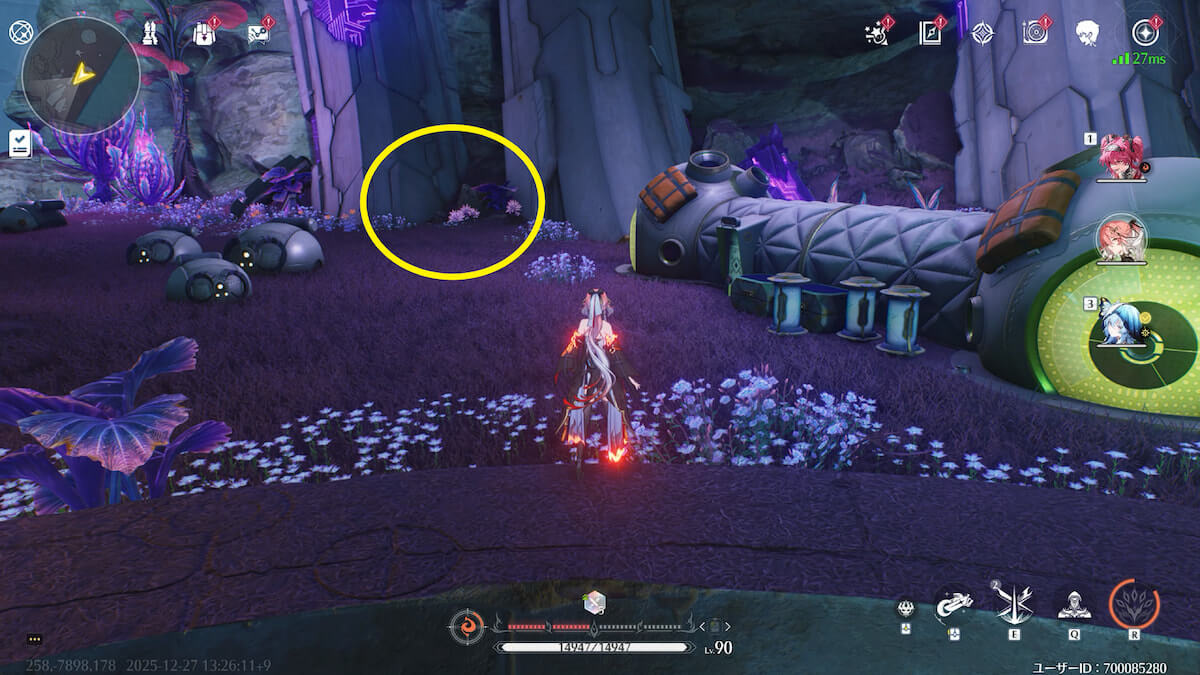
Task: Click the orange swirl gauge icon
Action: click(466, 627)
